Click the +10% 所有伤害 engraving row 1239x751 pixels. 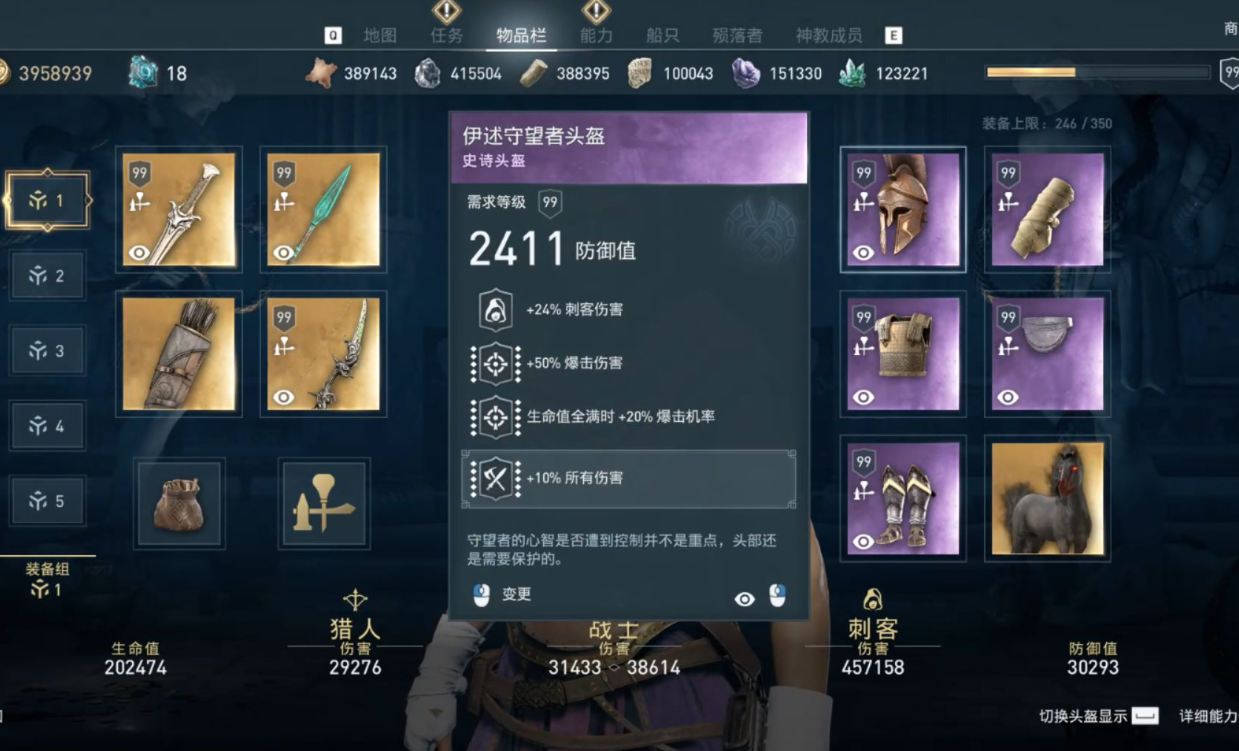point(628,479)
